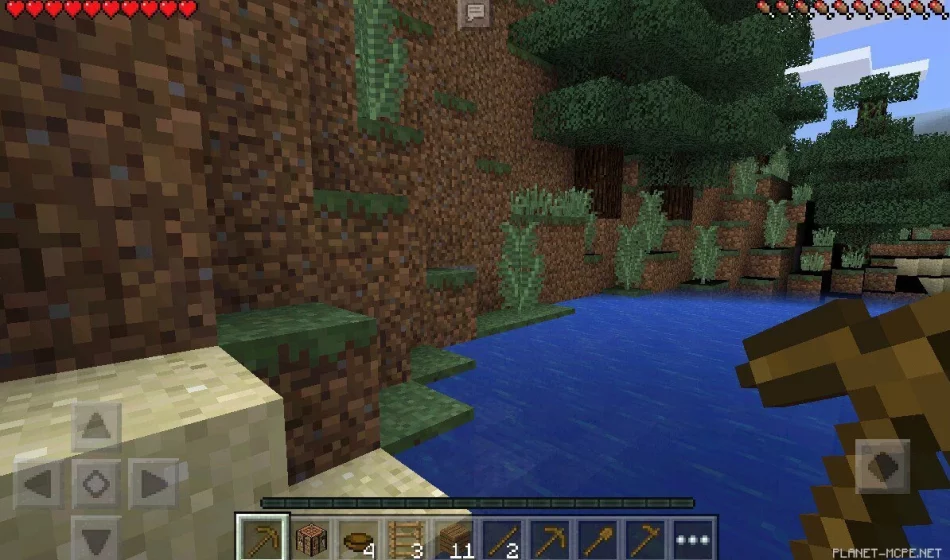Select the highlighted wooden pickaxe hotbar slot

coord(263,536)
